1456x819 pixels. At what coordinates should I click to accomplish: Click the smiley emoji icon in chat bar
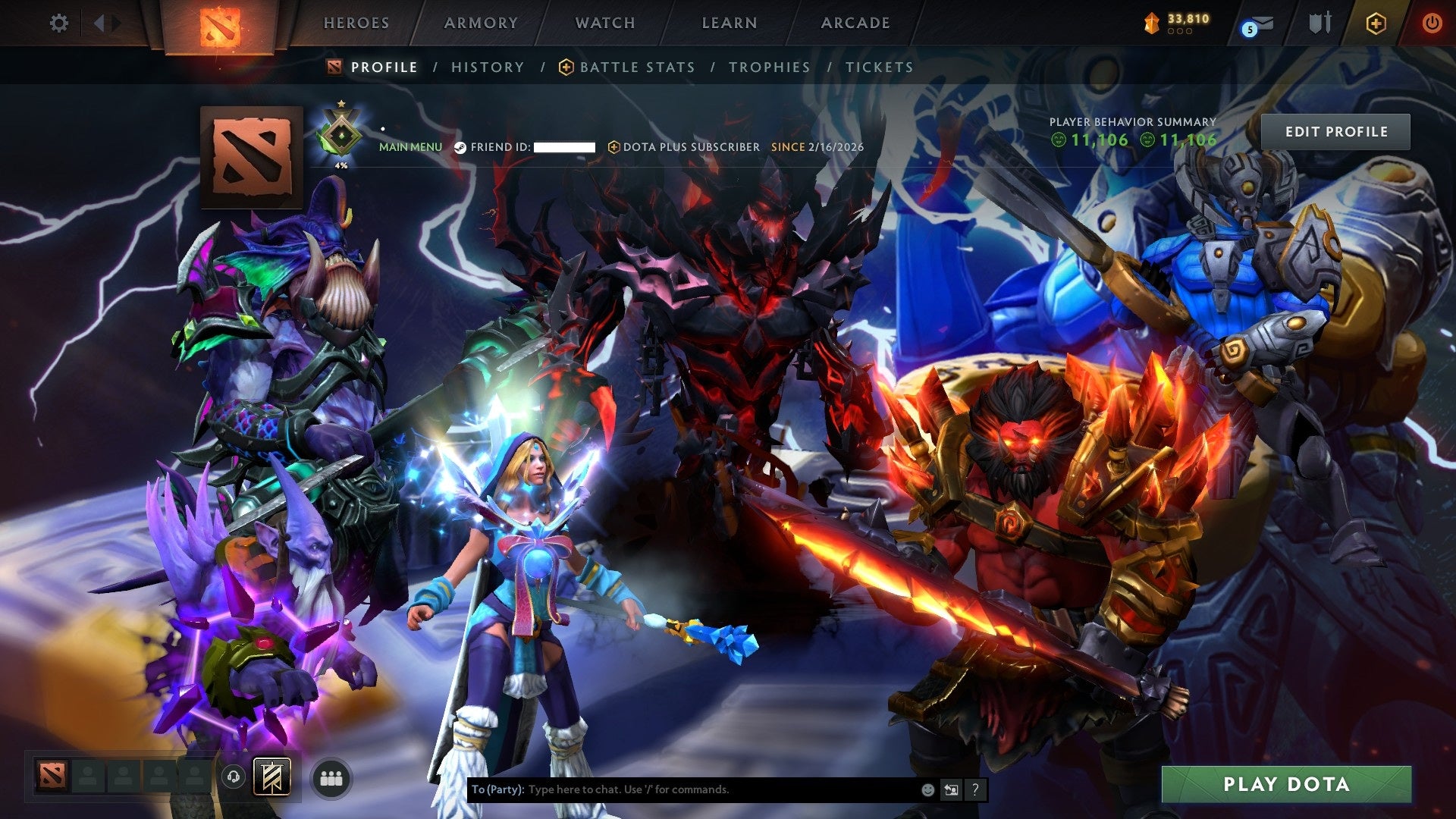[927, 789]
